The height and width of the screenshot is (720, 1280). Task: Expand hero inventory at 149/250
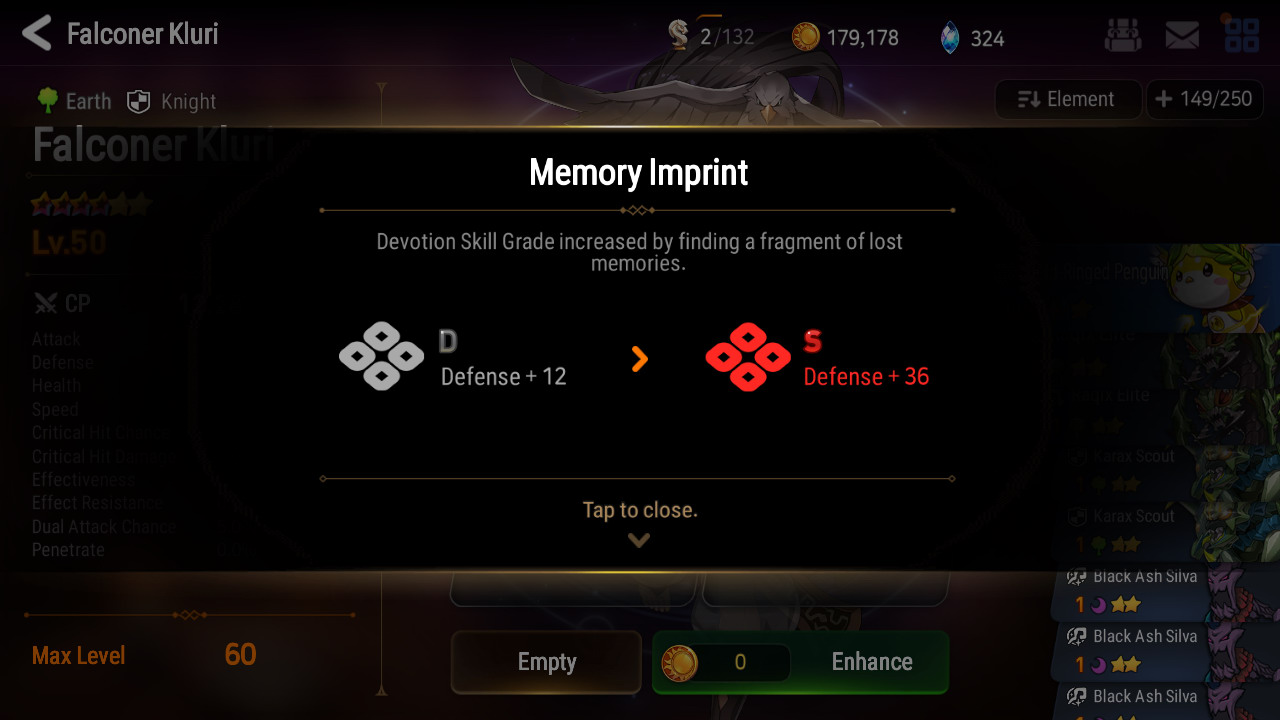point(1204,99)
